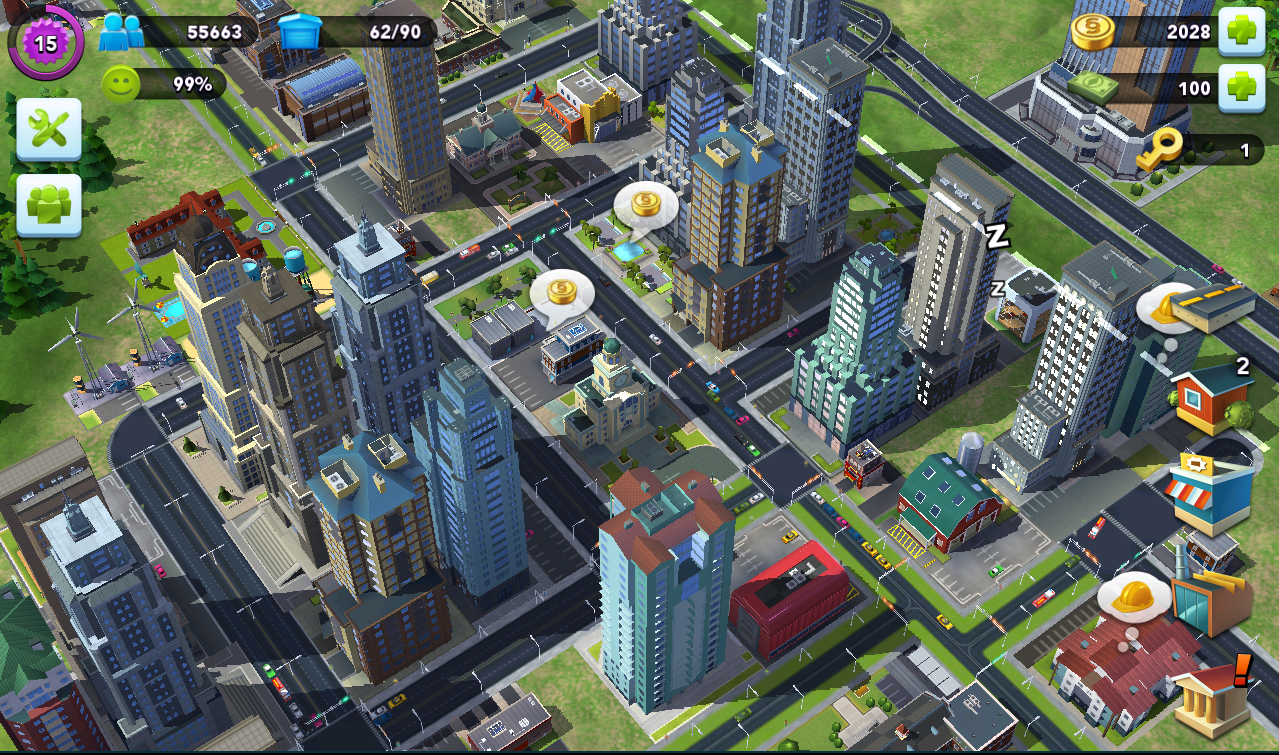1279x755 pixels.
Task: Open the road building tool icon
Action: [1213, 306]
